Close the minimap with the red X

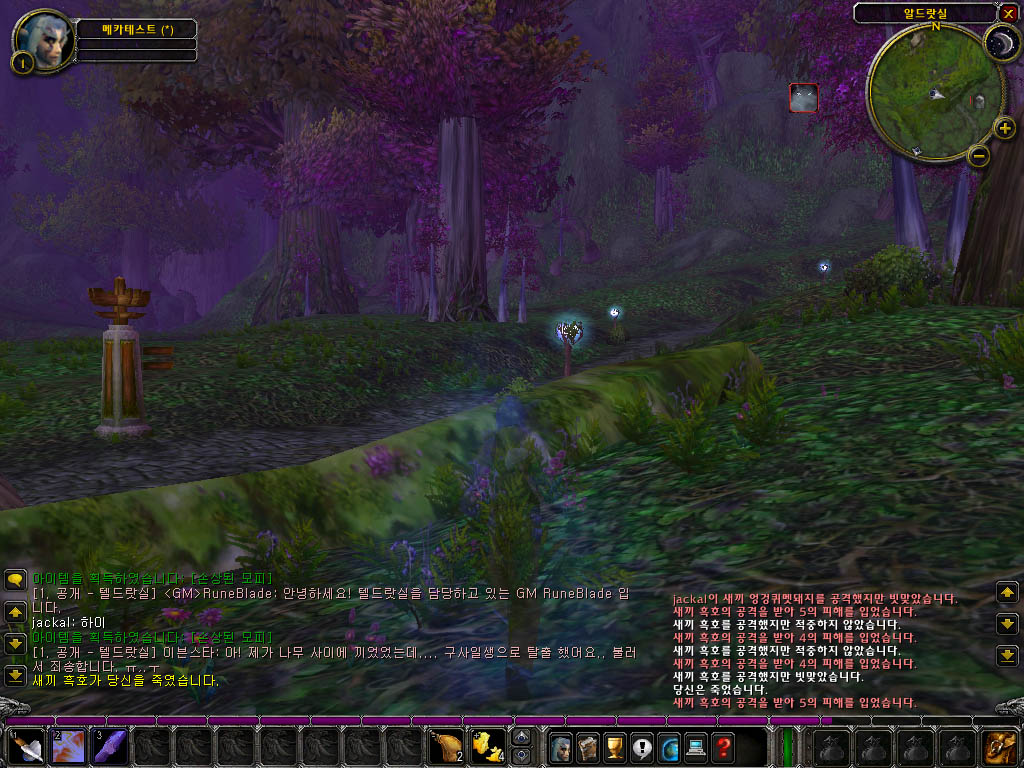pyautogui.click(x=1008, y=13)
